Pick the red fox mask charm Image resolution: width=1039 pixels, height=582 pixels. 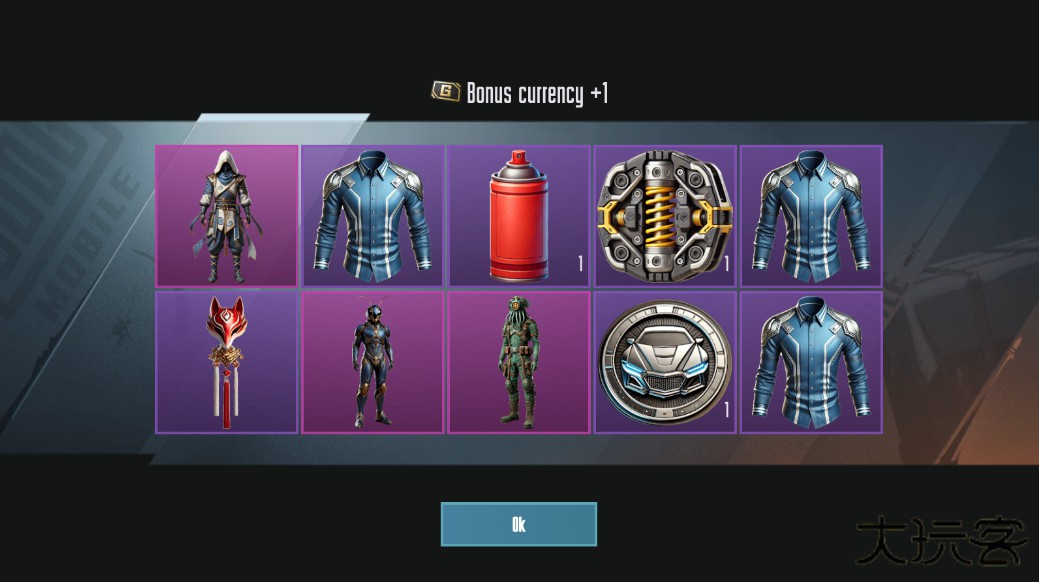coord(227,362)
